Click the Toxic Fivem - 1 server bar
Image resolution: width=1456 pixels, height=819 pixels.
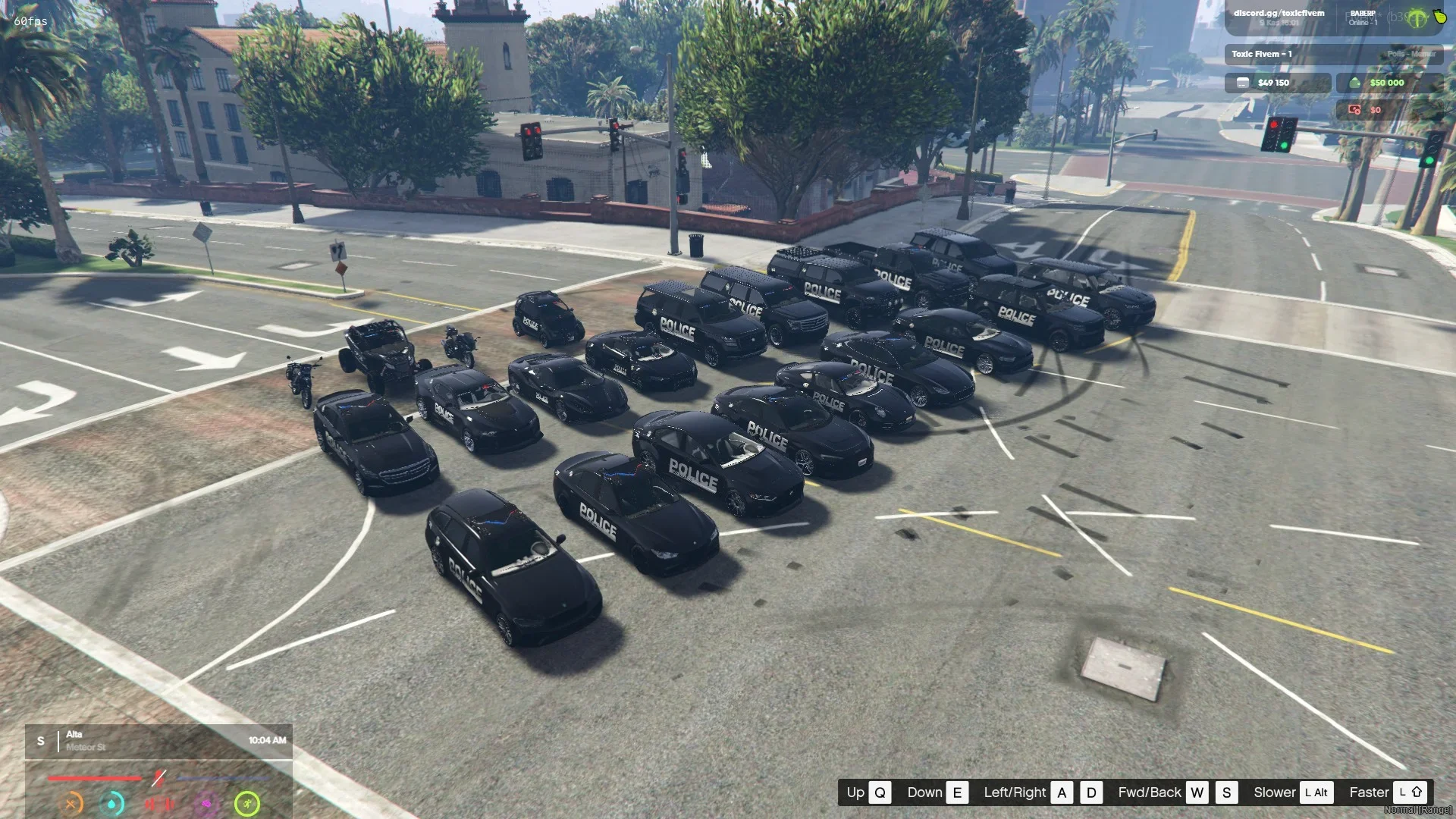click(1333, 54)
